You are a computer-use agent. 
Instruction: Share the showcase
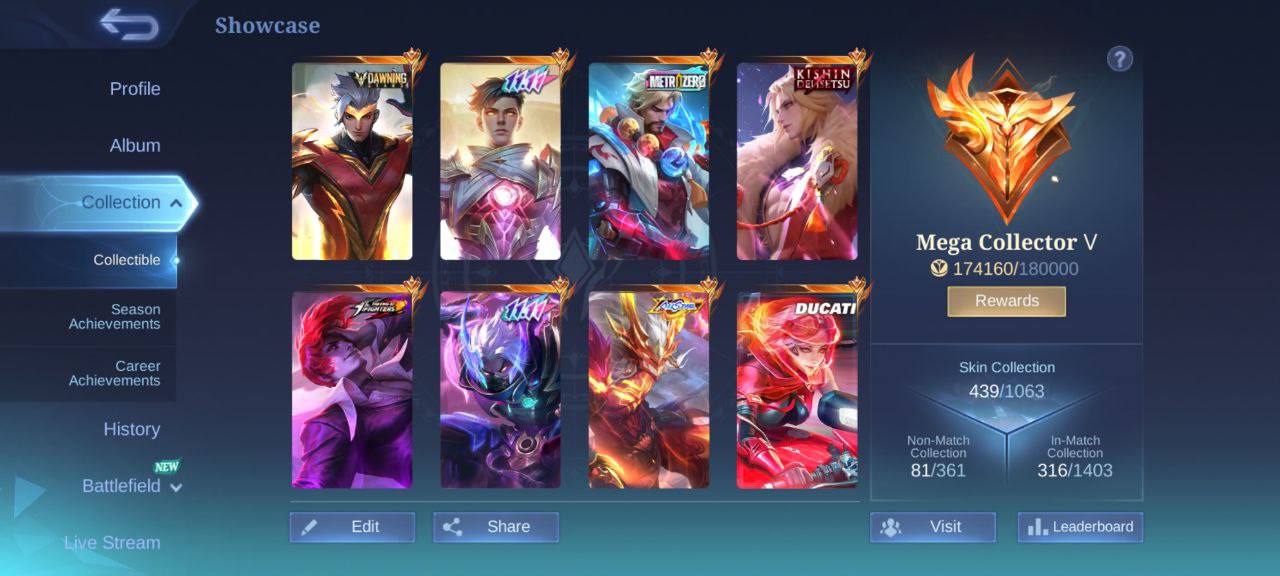(496, 527)
